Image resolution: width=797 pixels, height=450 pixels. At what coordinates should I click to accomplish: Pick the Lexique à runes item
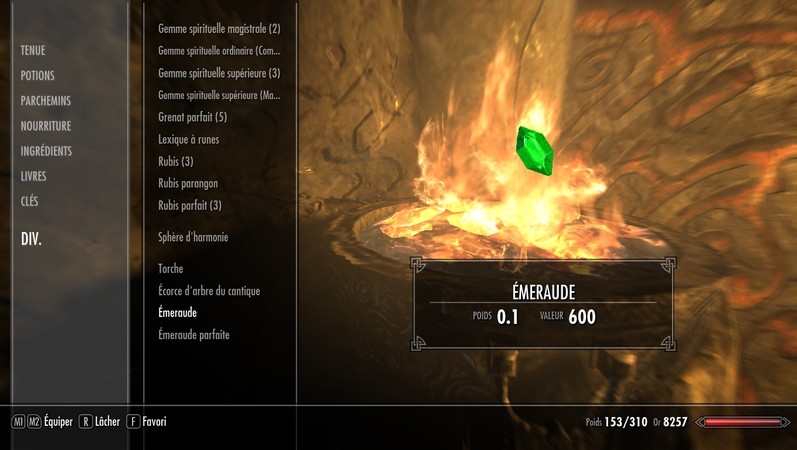point(189,139)
